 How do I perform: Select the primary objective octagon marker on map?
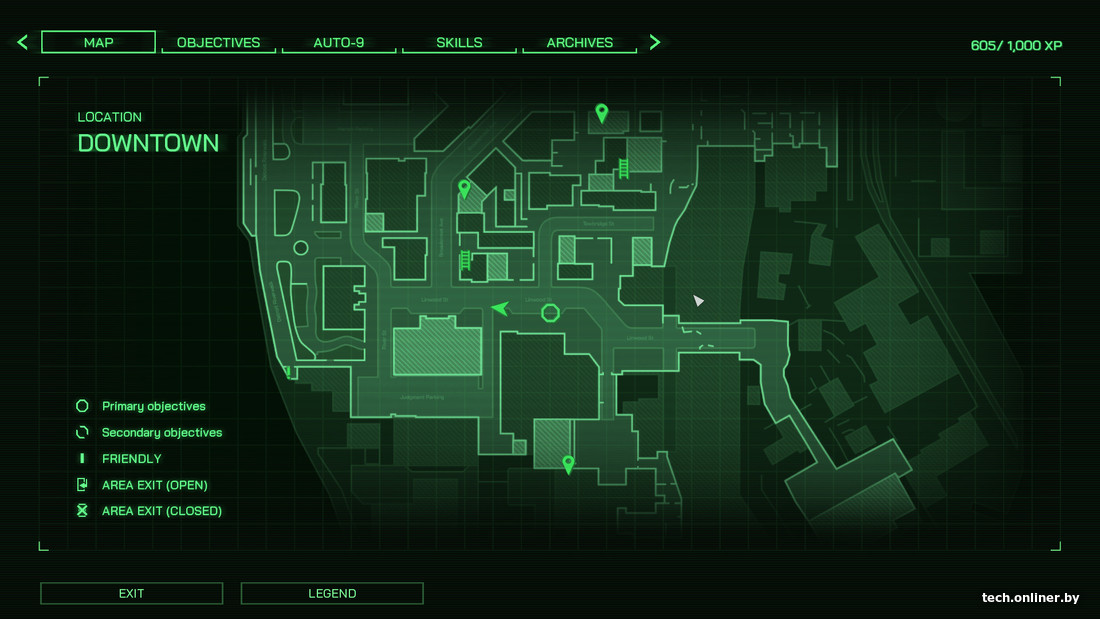coord(550,313)
